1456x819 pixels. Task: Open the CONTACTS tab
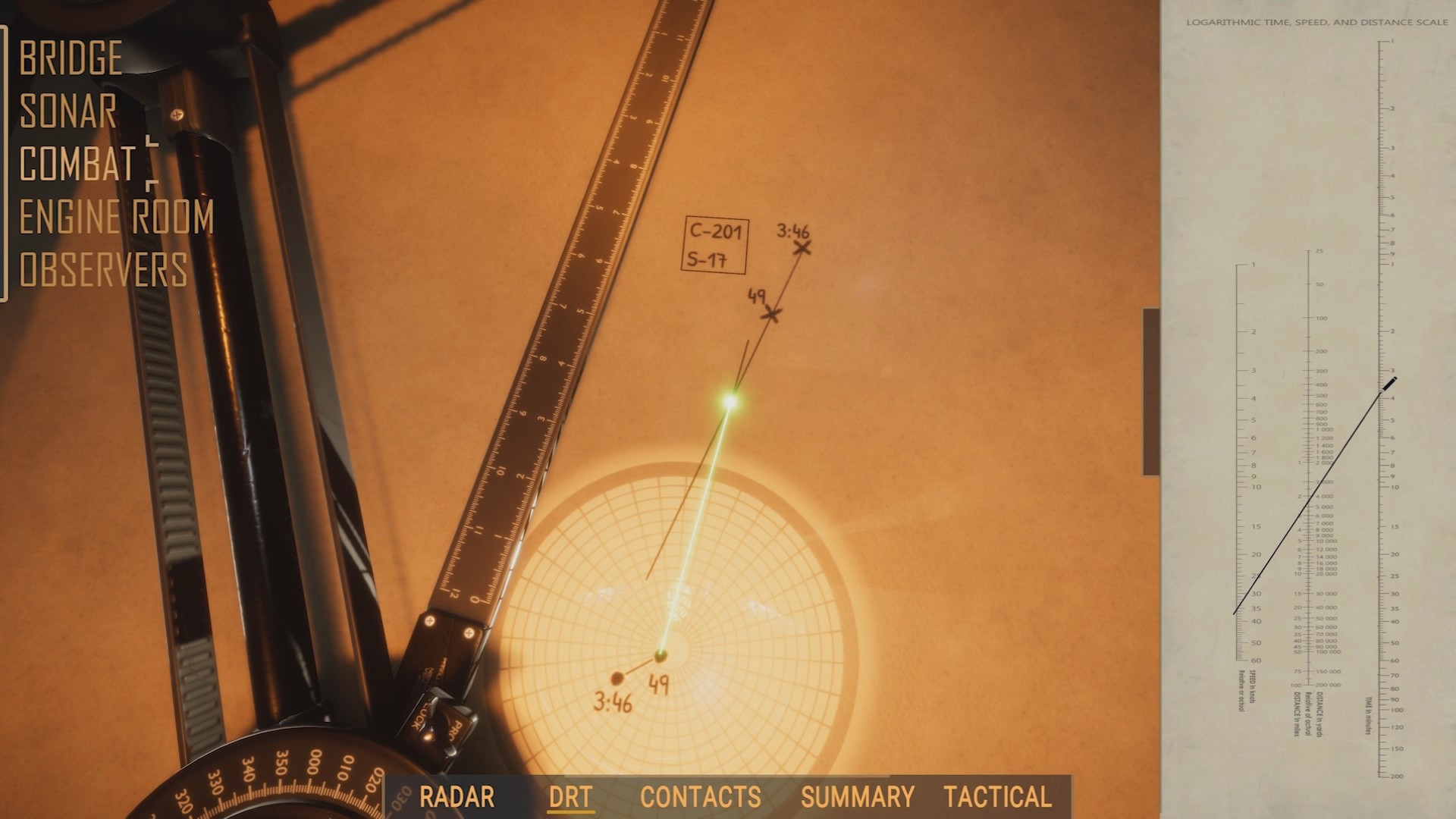click(698, 797)
